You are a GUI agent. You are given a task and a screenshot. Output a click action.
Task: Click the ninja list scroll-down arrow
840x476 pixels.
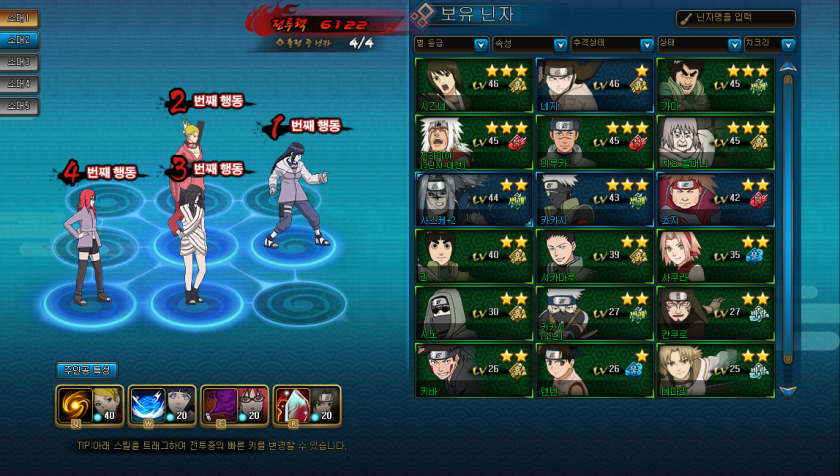coord(788,390)
